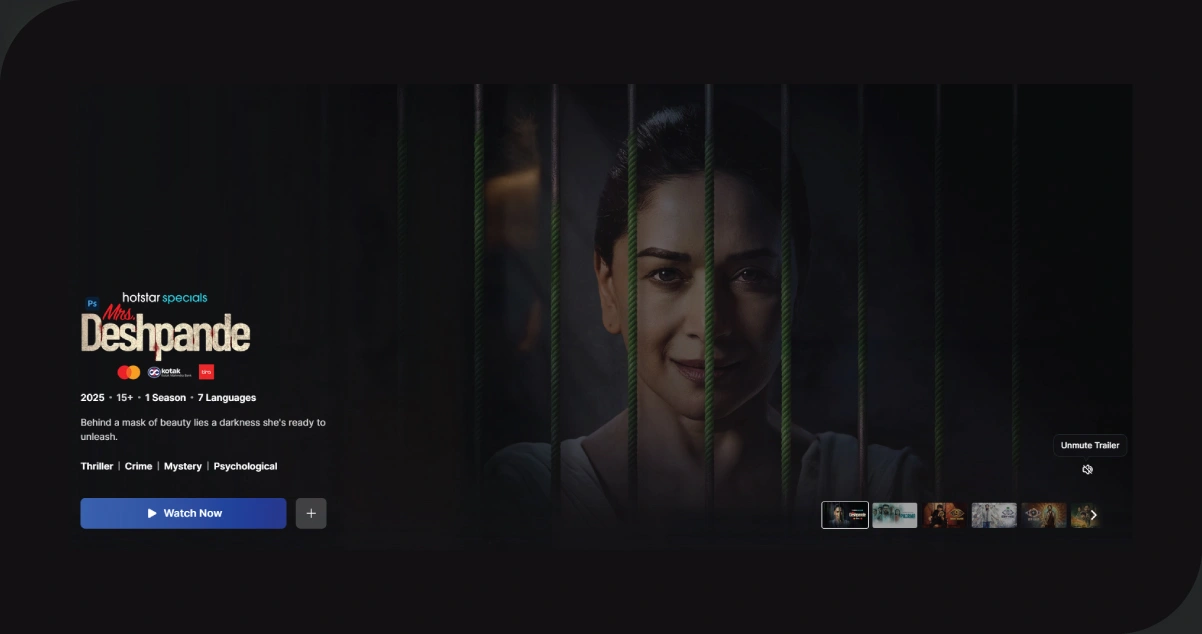
Task: Click the Psychological genre tag
Action: [245, 466]
